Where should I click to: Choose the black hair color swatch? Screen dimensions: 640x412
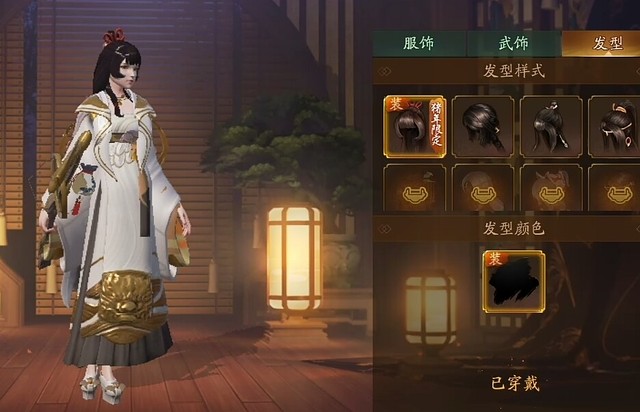514,281
